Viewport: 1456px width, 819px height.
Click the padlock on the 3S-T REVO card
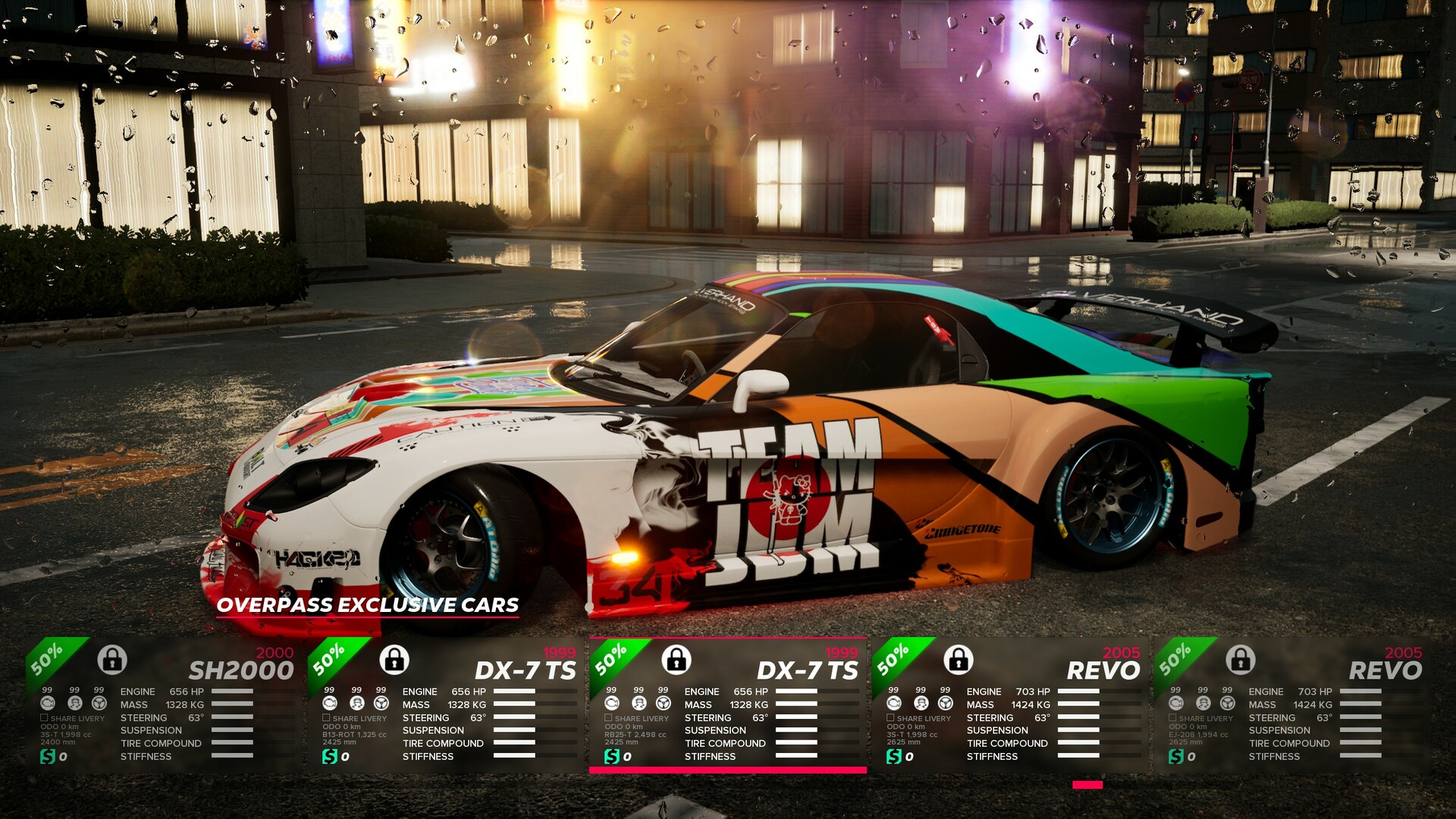(959, 659)
